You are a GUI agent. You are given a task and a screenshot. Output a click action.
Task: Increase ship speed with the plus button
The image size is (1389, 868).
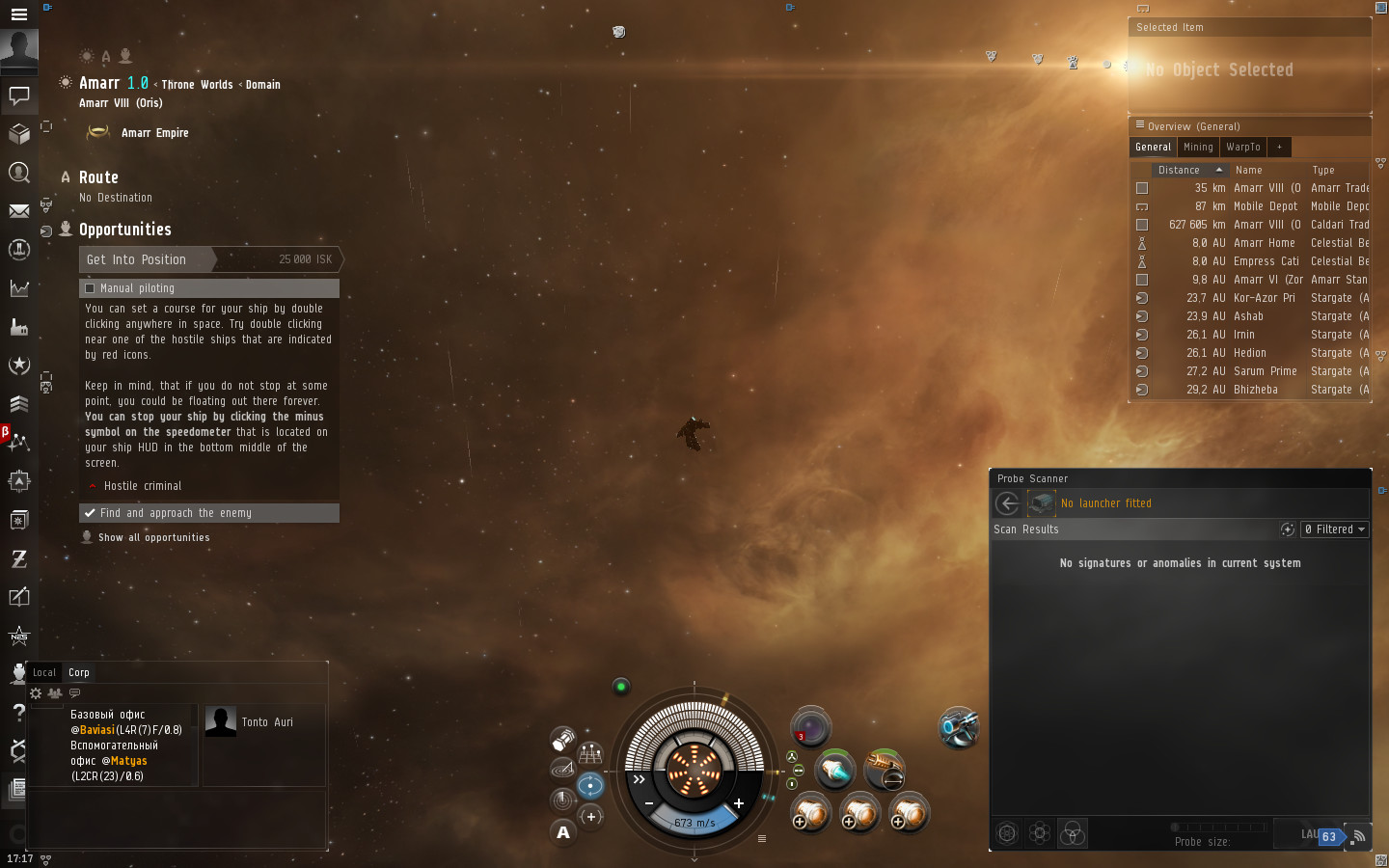(x=739, y=803)
